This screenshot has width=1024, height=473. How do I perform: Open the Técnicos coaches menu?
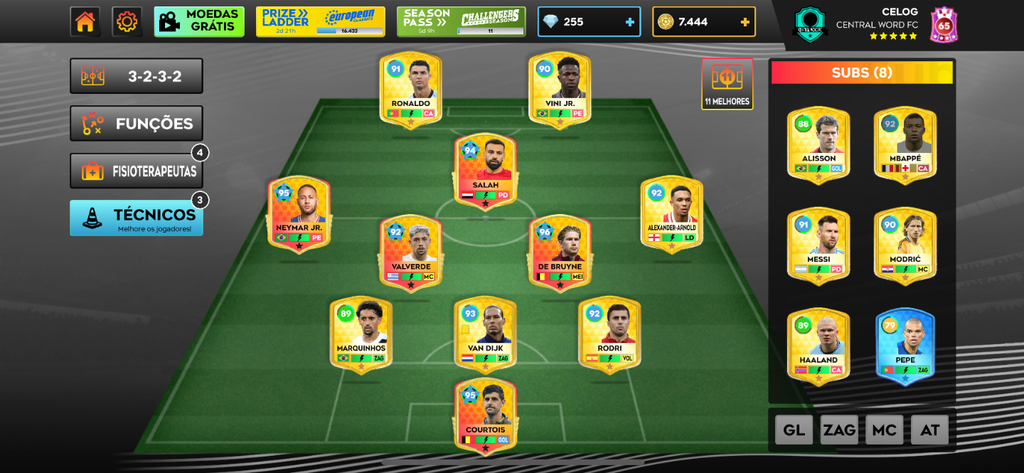click(x=136, y=218)
